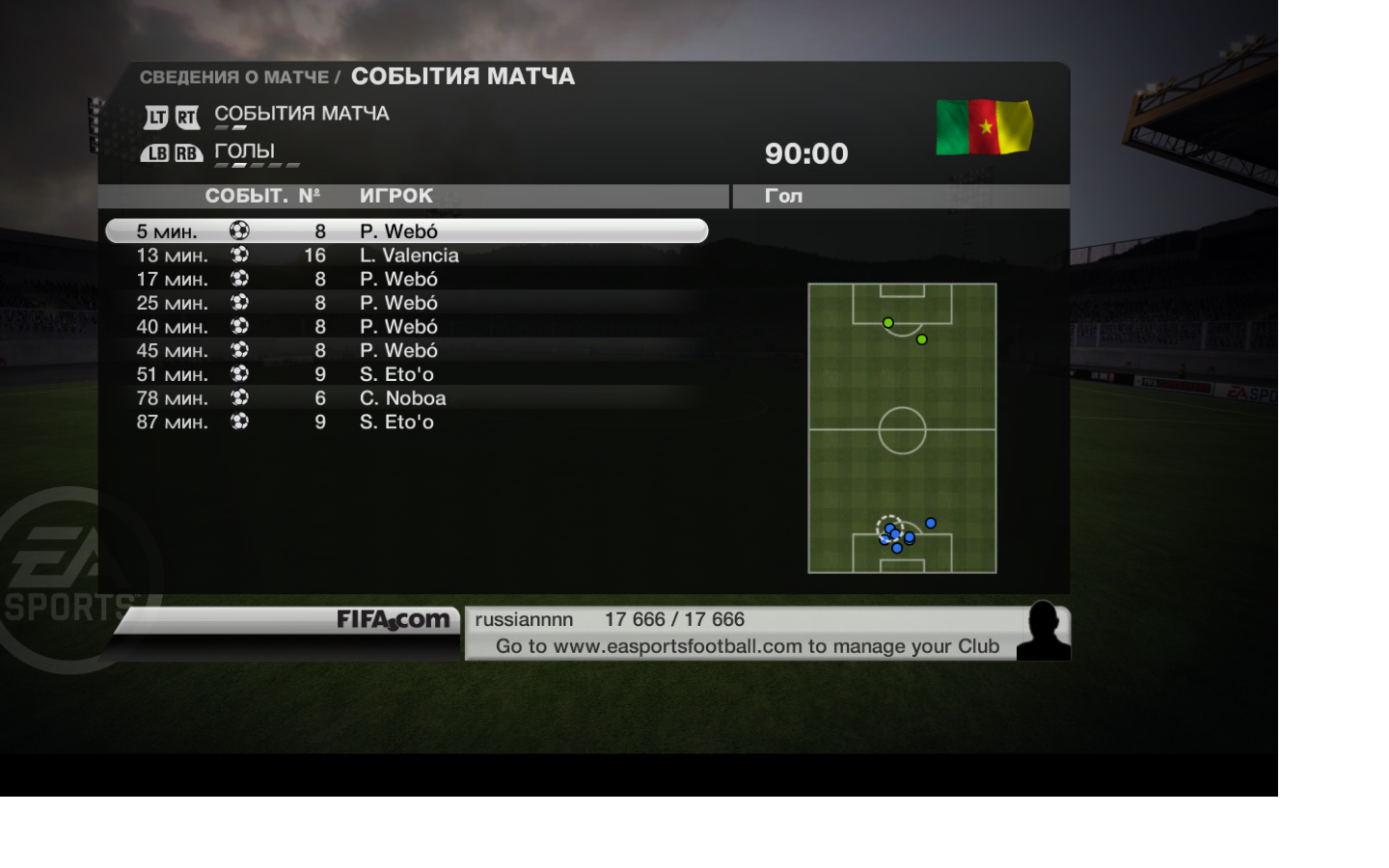The image size is (1389, 868).
Task: Pick the 40 min. goal entry
Action: pyautogui.click(x=406, y=327)
